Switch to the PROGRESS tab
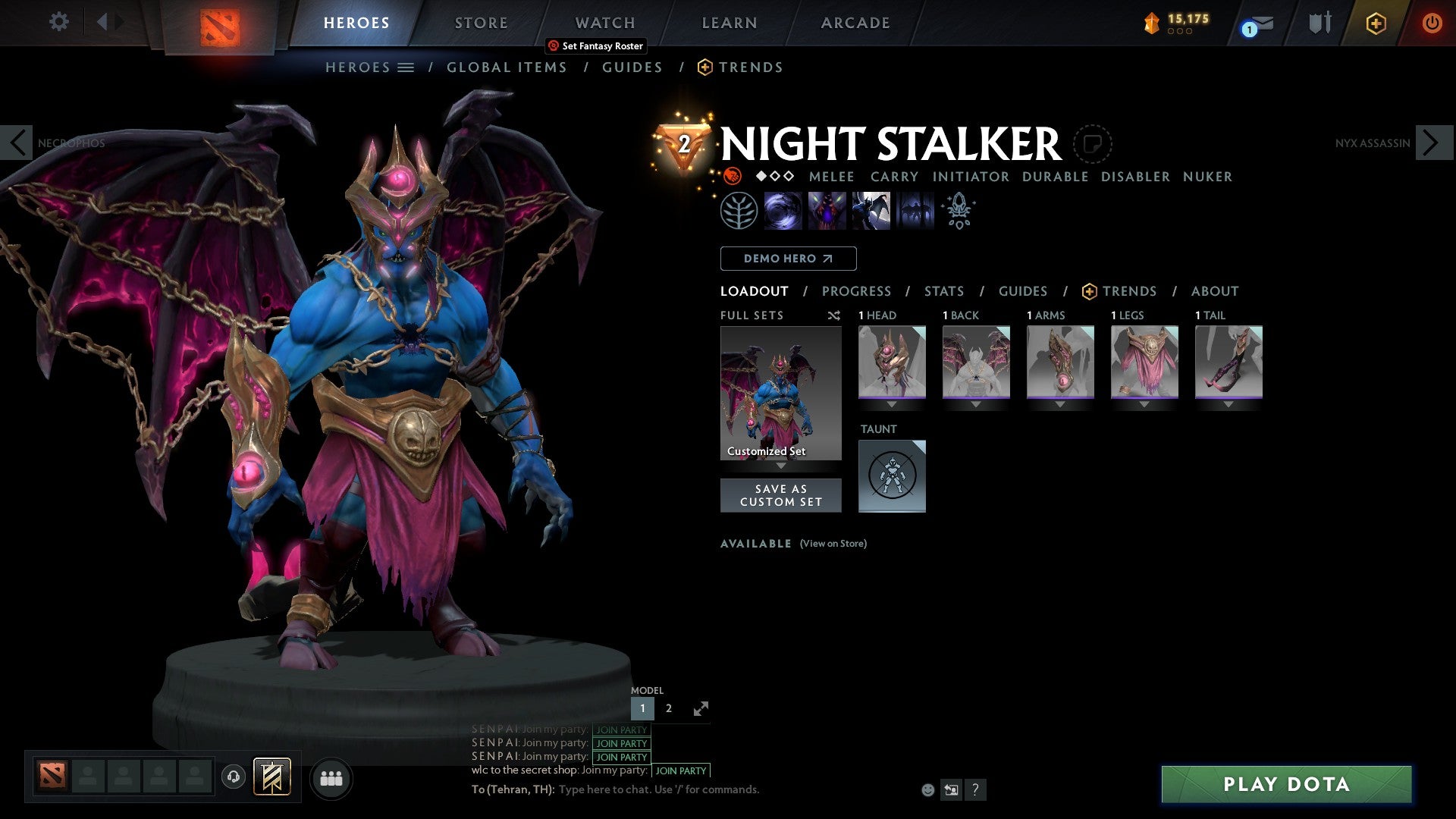 coord(857,291)
